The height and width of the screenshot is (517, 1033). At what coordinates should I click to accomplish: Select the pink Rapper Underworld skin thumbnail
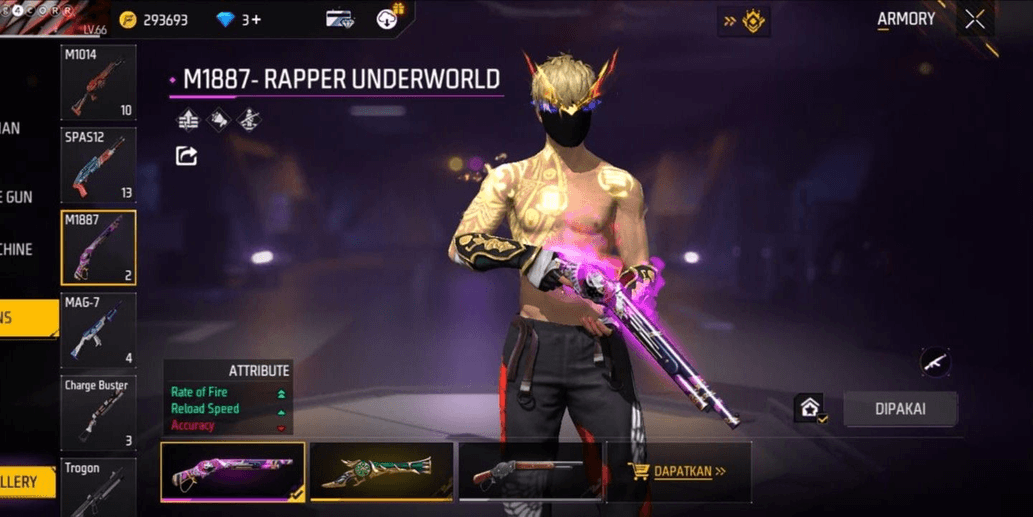(233, 471)
